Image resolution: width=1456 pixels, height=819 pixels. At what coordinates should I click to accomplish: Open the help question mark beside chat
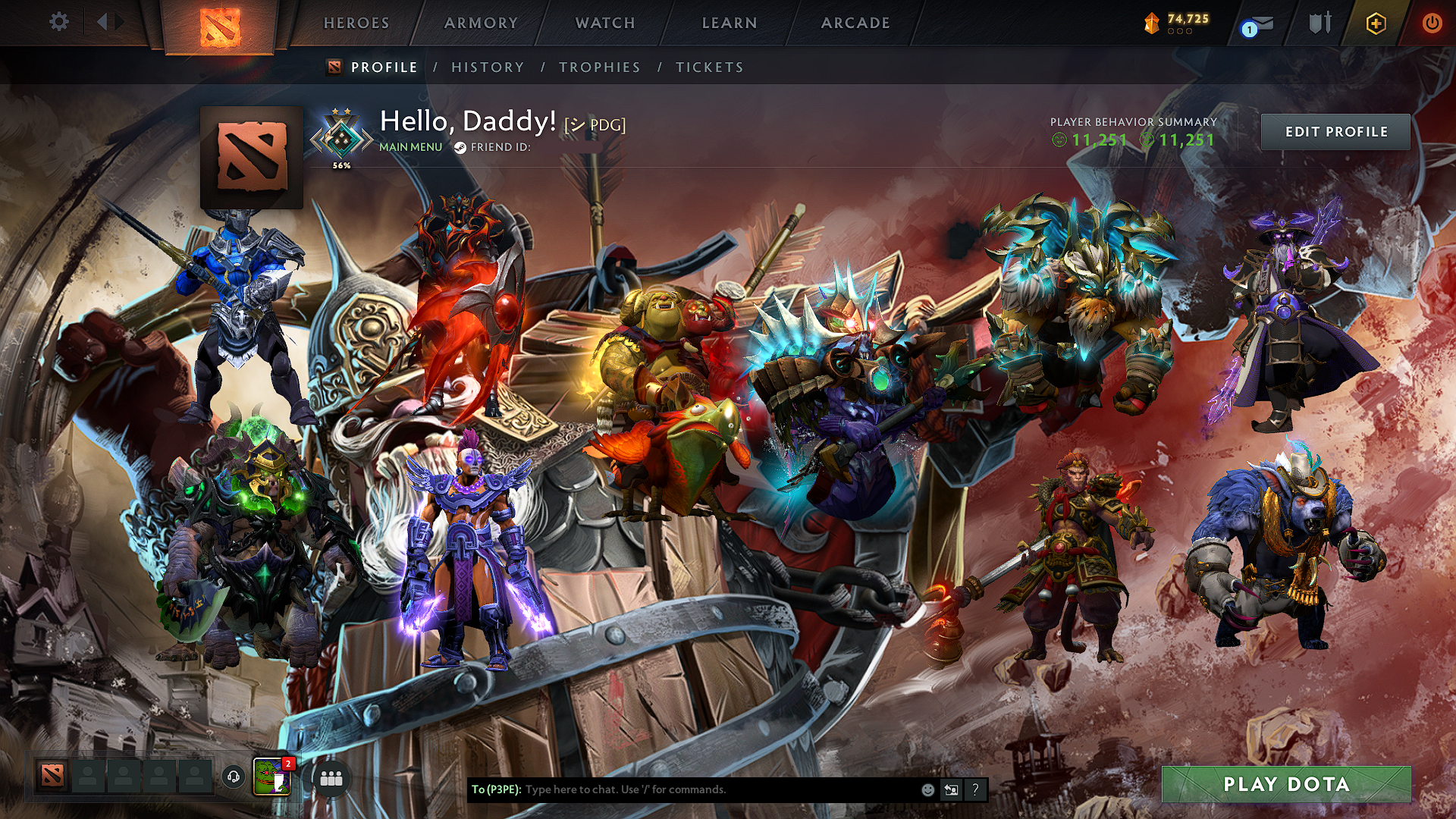pos(974,790)
